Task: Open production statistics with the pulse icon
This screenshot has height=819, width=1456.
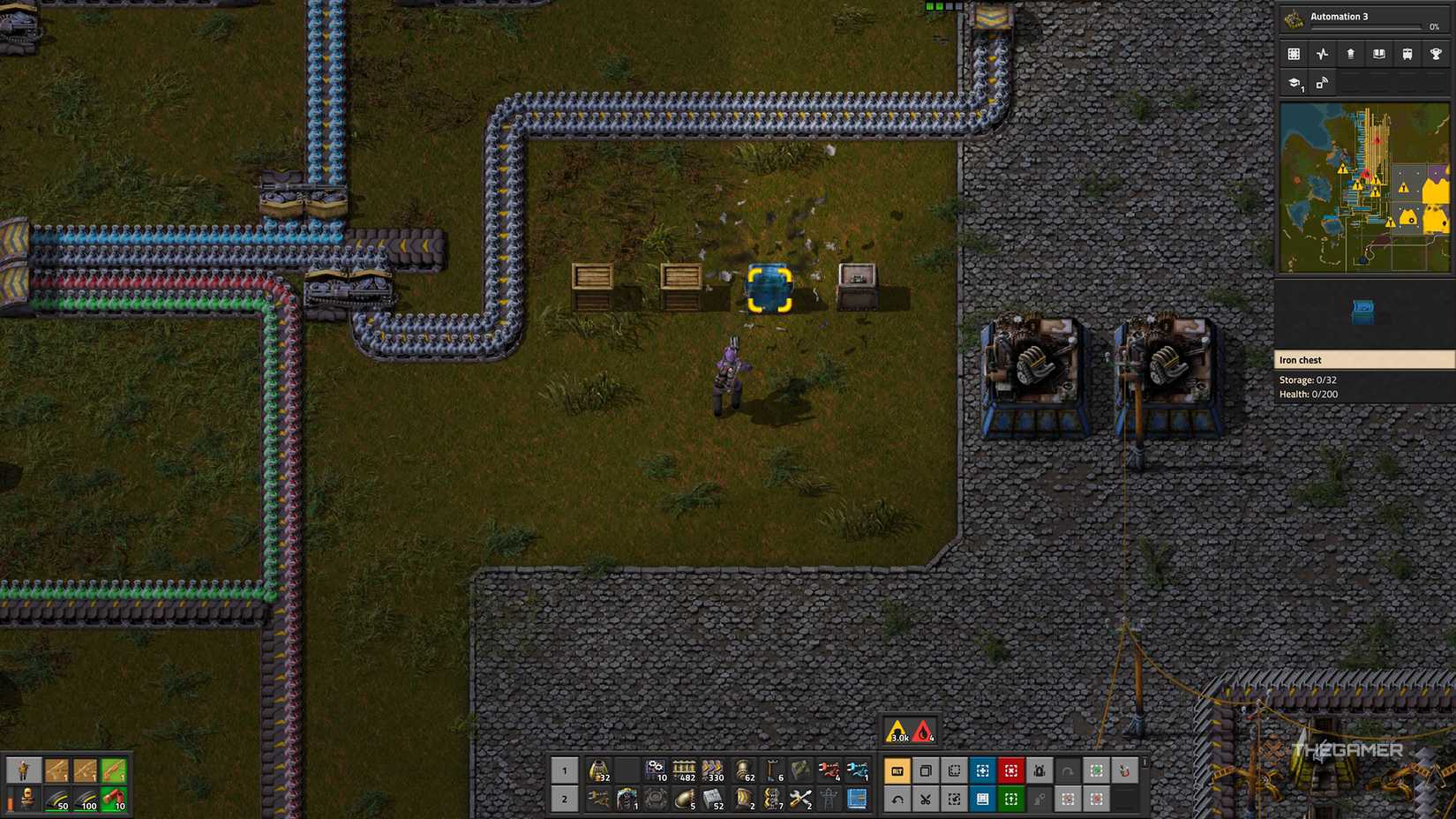Action: [x=1322, y=56]
